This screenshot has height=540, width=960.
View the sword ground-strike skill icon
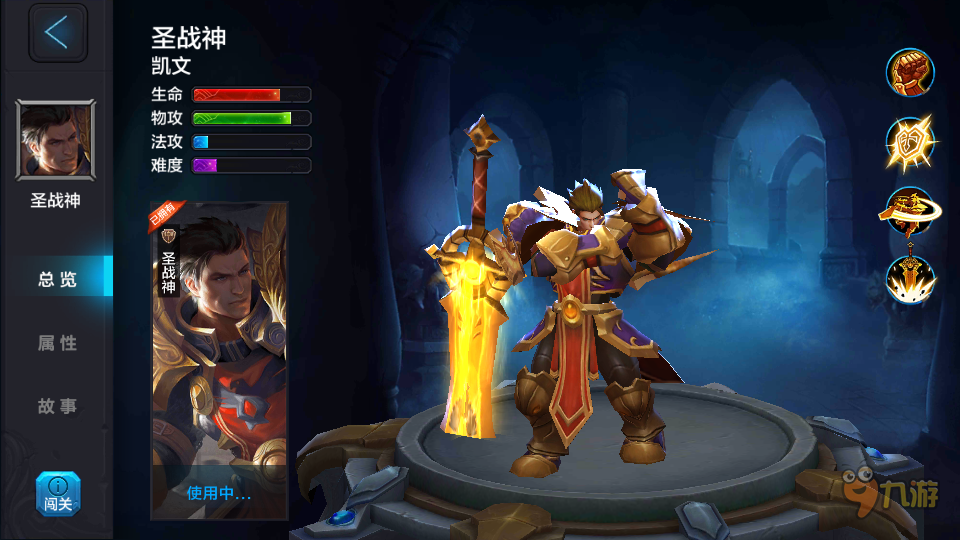pos(909,280)
